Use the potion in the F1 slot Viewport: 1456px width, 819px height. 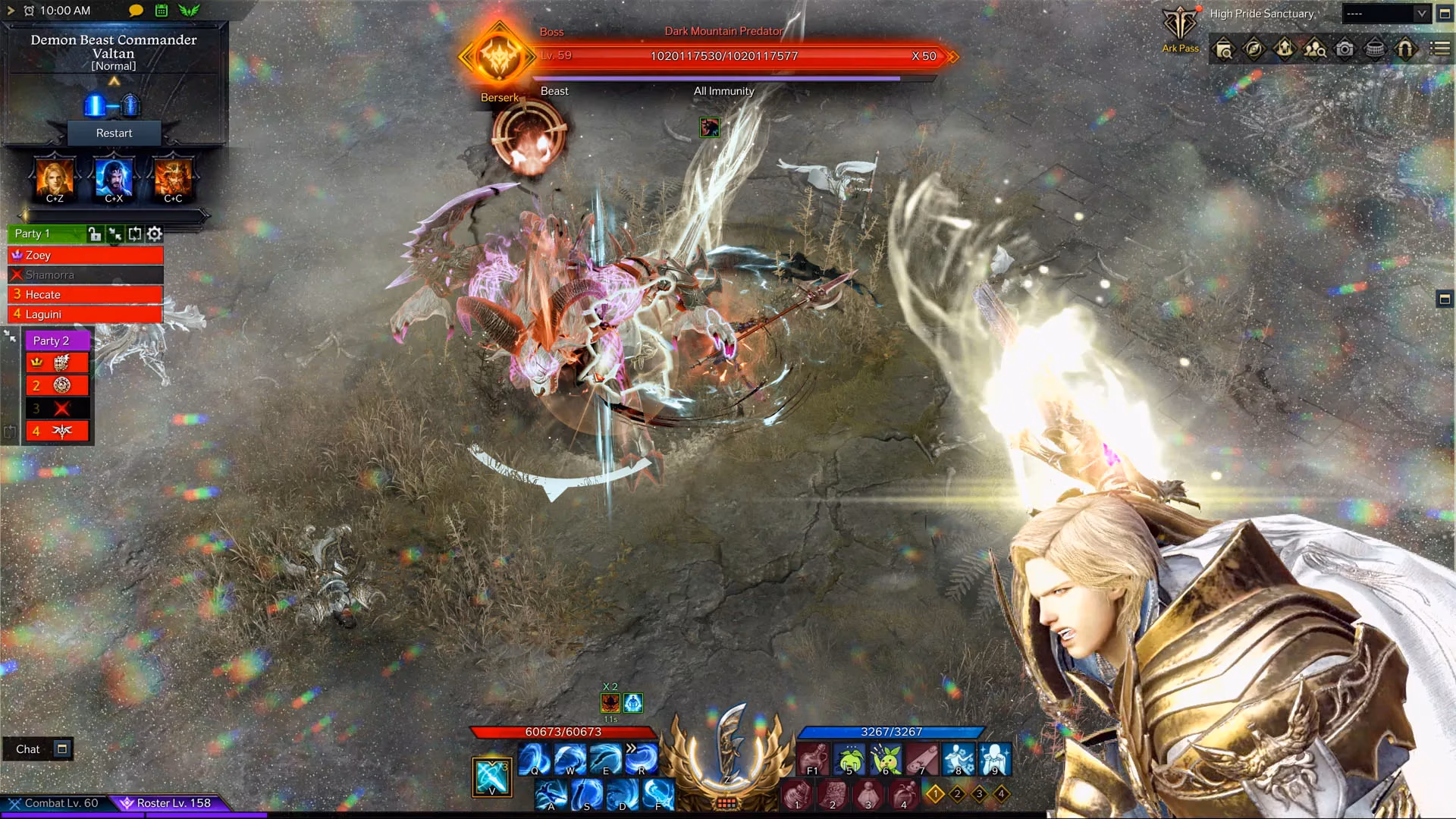[813, 758]
